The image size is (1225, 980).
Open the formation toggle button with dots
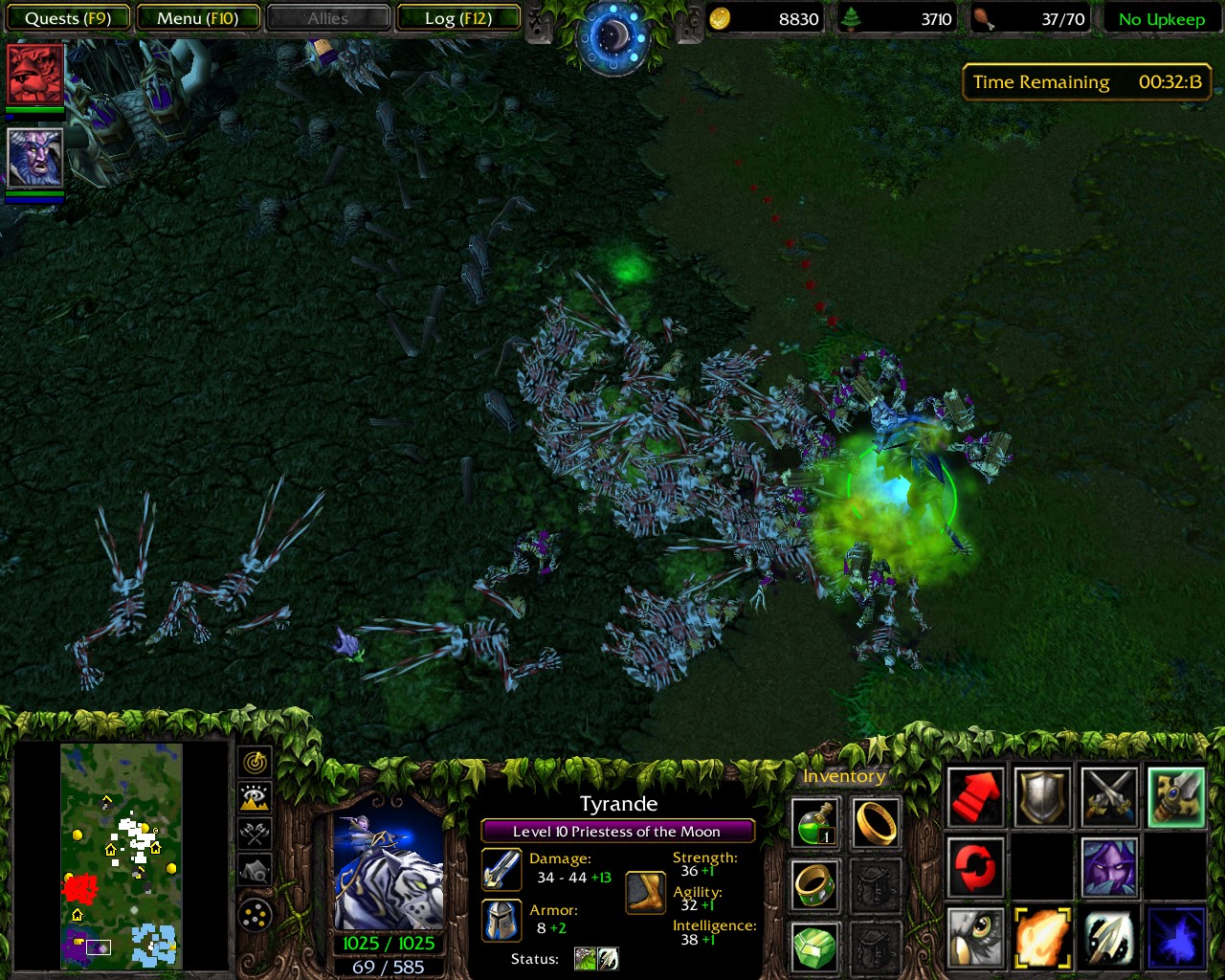click(256, 916)
